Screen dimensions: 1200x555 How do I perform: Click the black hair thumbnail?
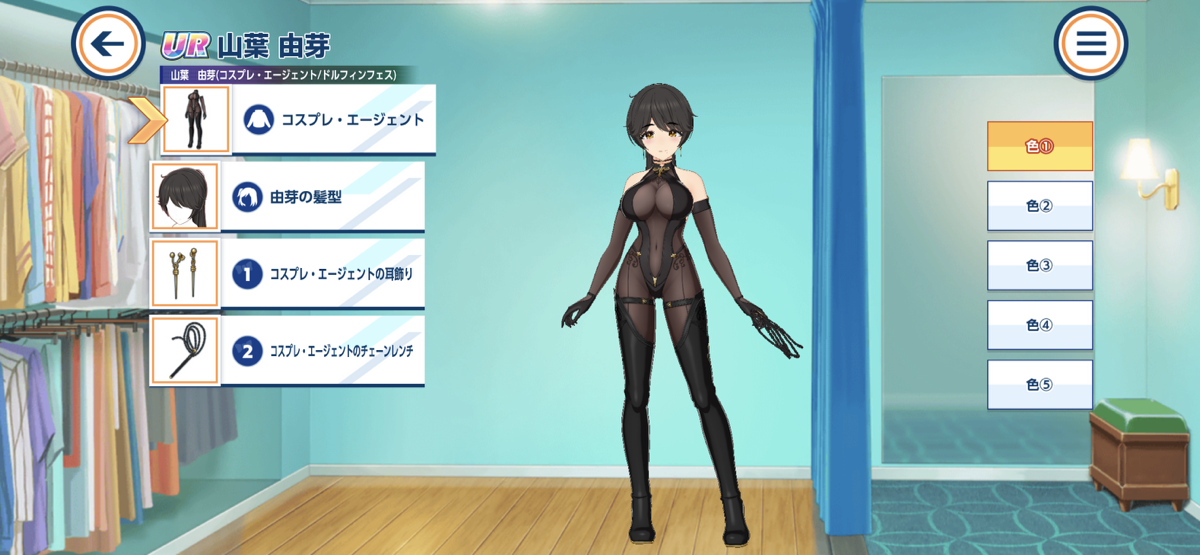coord(185,197)
